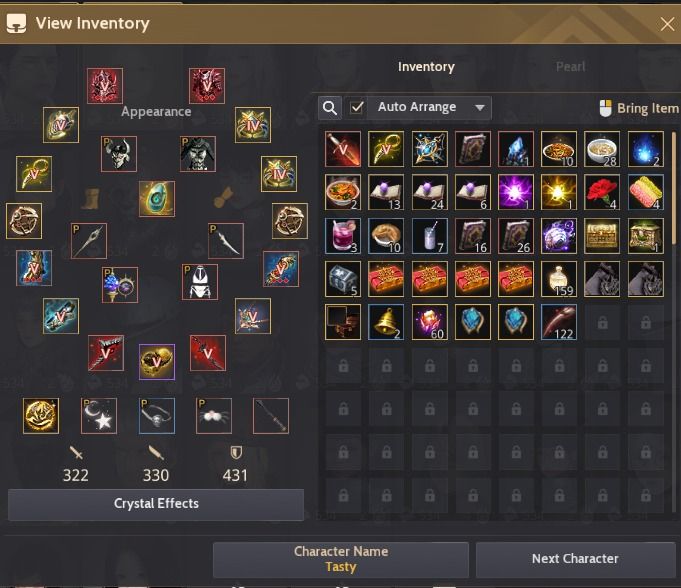Close the View Inventory window
Viewport: 681px width, 588px height.
tap(668, 24)
